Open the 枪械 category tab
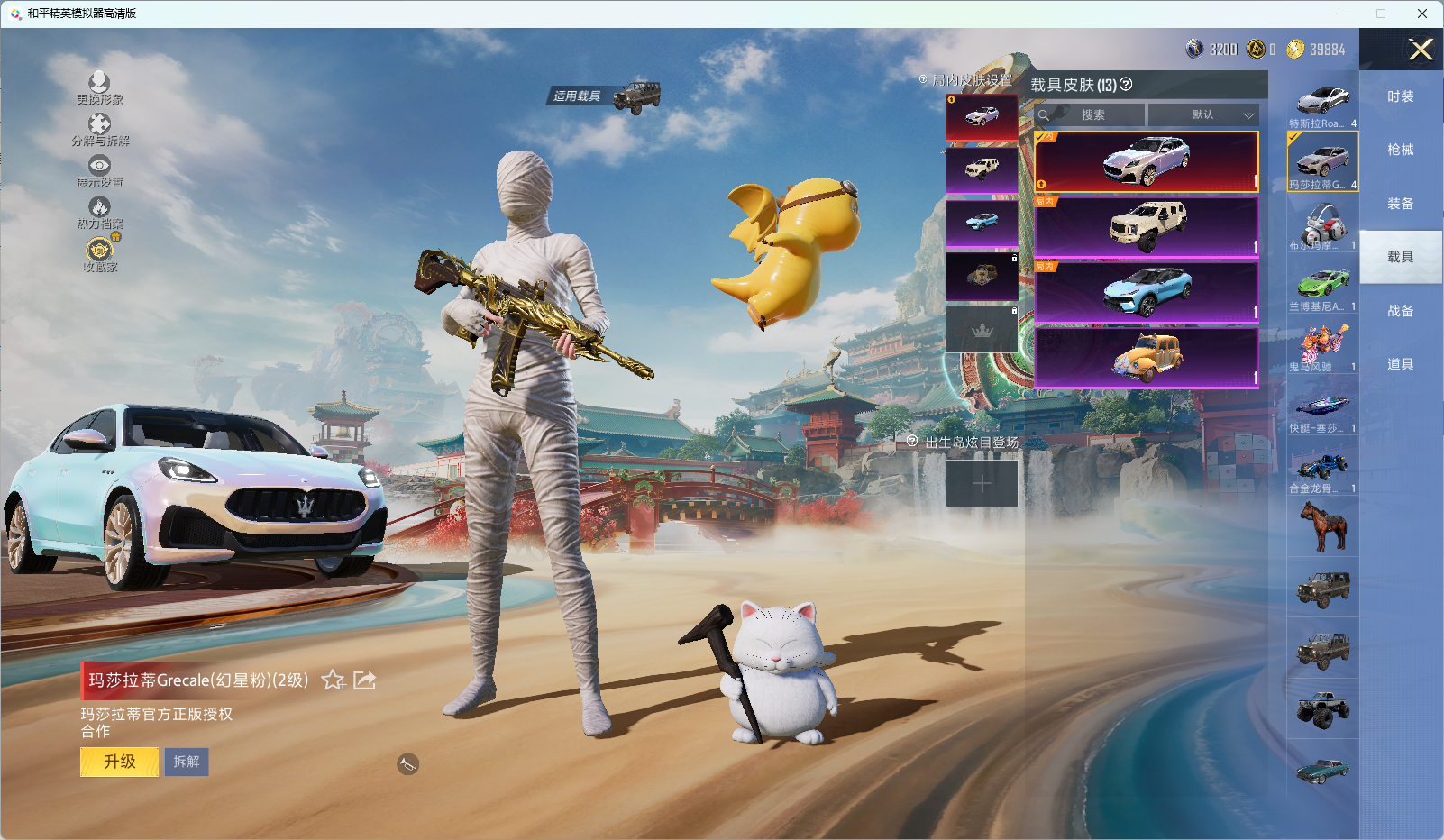This screenshot has width=1444, height=840. pos(1400,150)
